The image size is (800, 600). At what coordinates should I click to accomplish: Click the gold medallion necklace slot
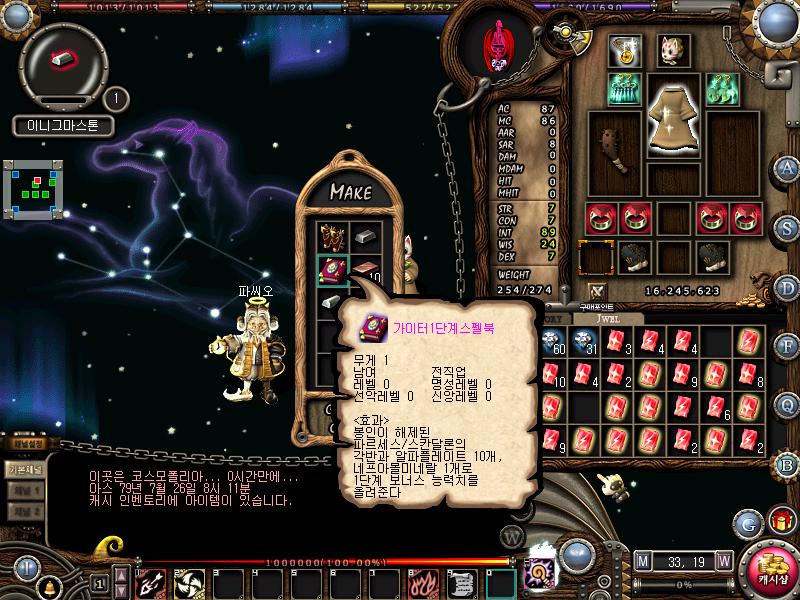tap(627, 48)
